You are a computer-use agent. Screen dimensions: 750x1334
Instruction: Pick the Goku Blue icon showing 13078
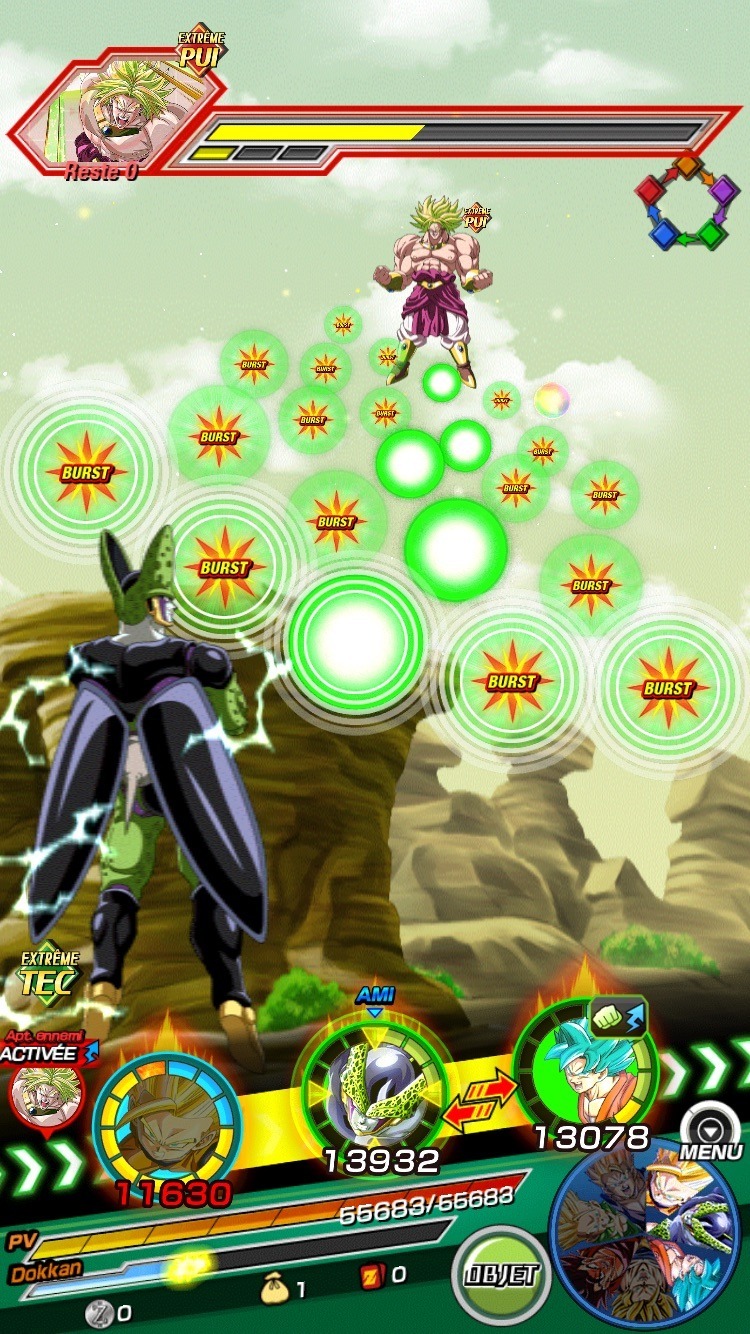[x=585, y=1070]
